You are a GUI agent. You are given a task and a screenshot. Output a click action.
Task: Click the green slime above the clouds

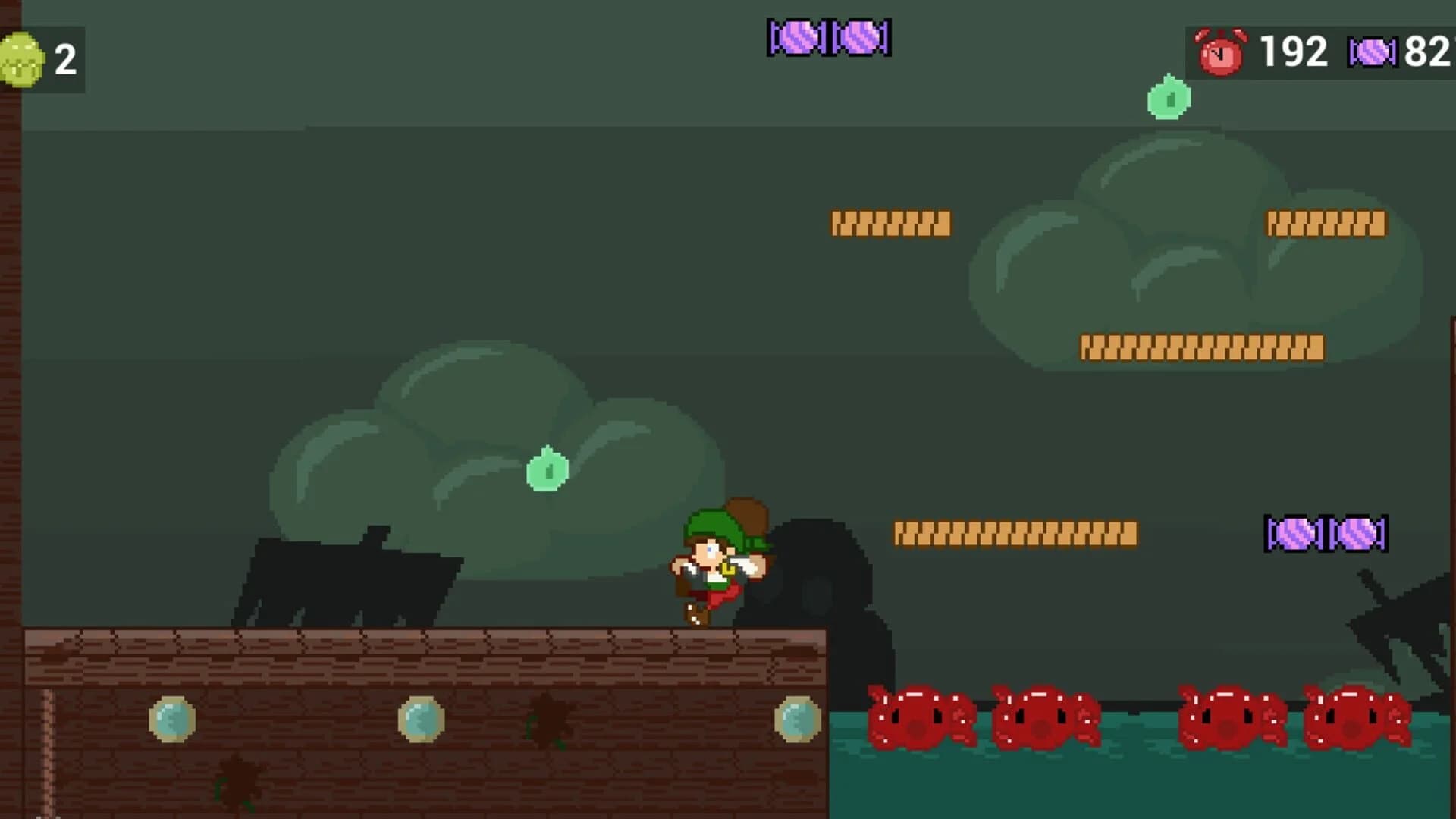[1168, 99]
